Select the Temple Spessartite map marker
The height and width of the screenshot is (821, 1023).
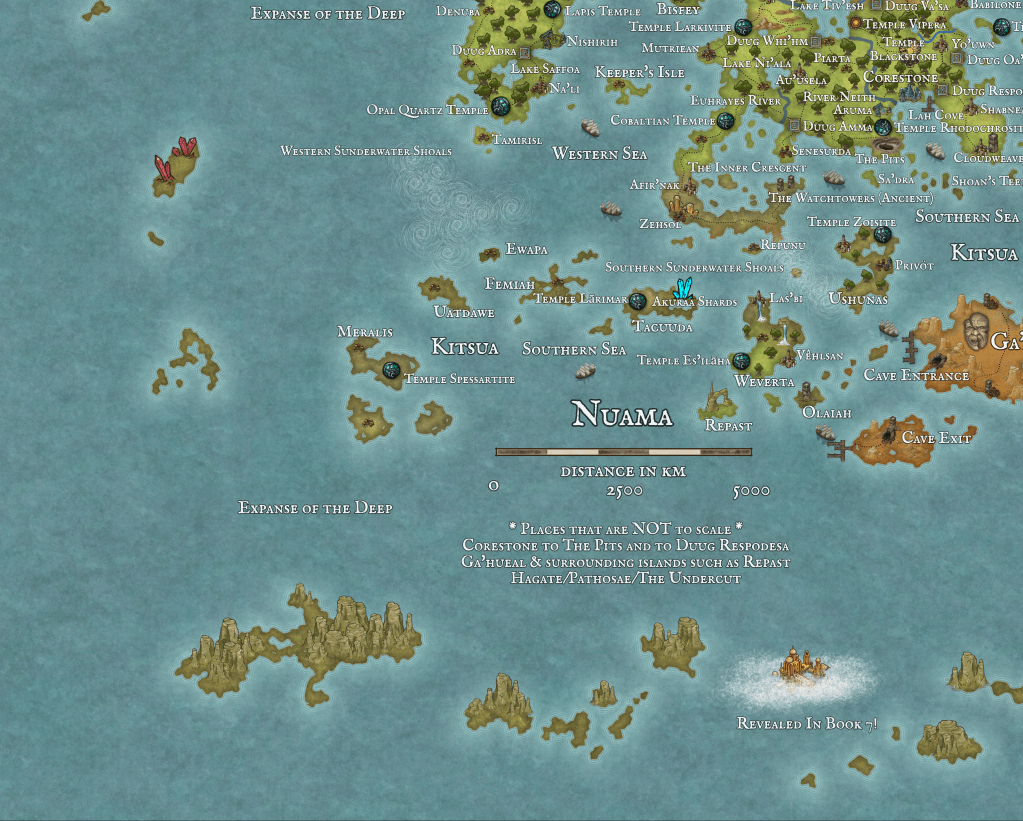tap(391, 370)
